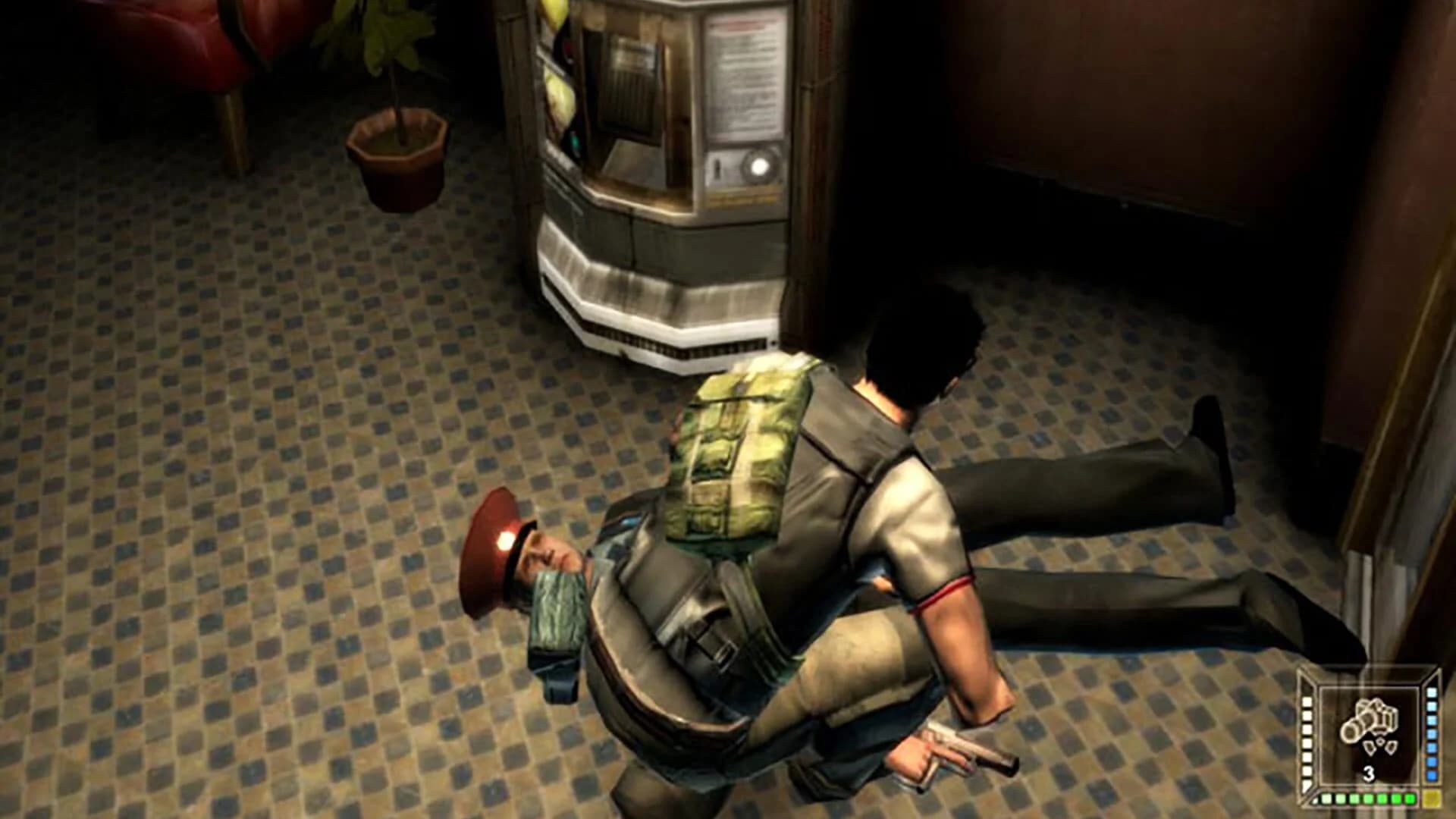This screenshot has height=819, width=1456.
Task: Click the item count "3" label in the HUD
Action: tap(1368, 774)
